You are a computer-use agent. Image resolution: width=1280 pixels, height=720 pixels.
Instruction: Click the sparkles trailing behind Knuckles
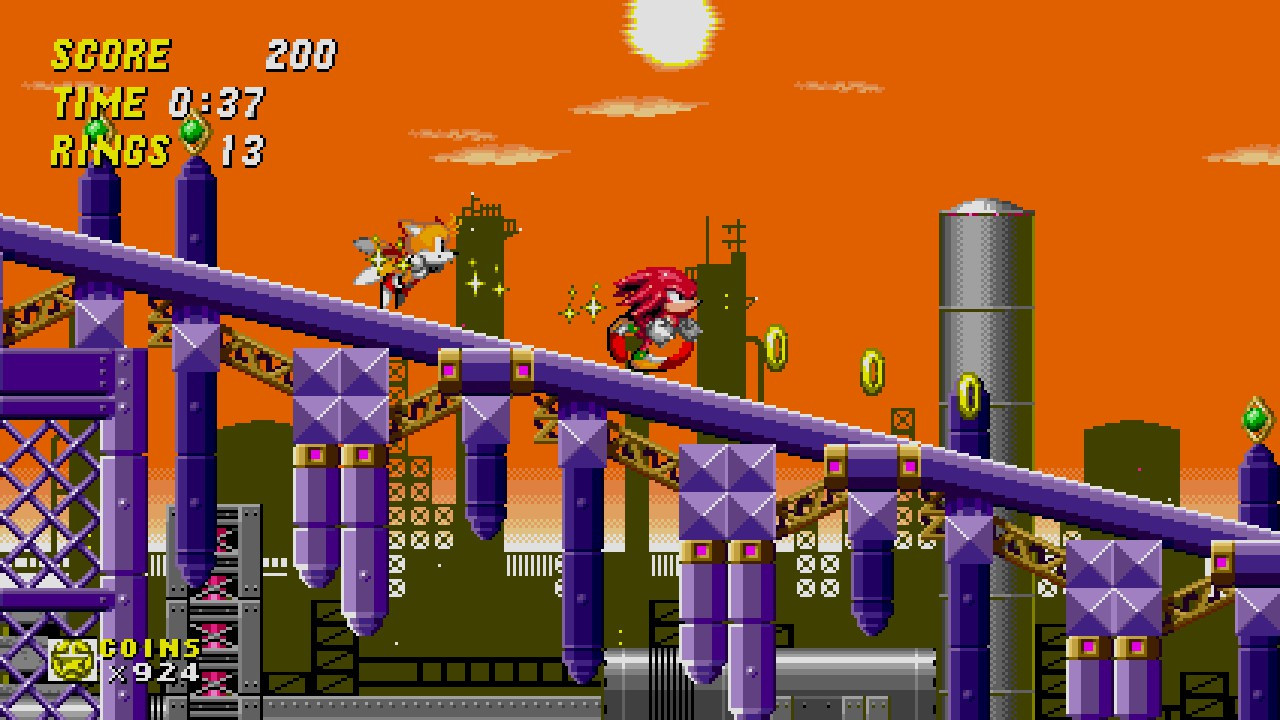point(580,305)
